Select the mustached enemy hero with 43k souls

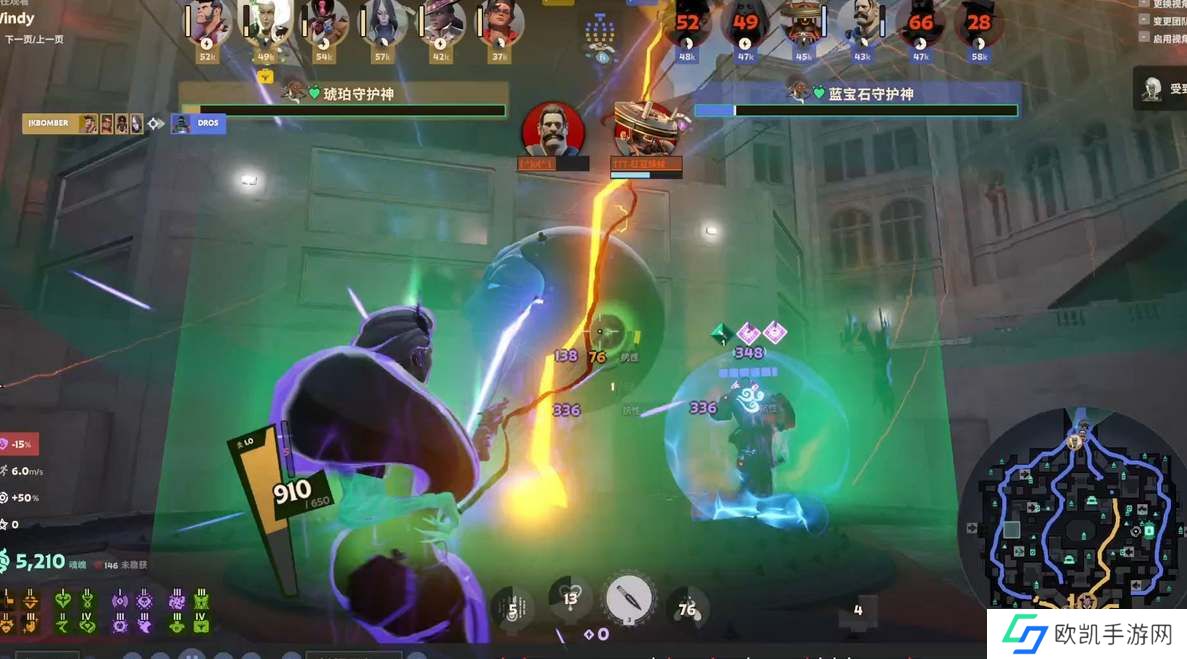click(x=862, y=22)
